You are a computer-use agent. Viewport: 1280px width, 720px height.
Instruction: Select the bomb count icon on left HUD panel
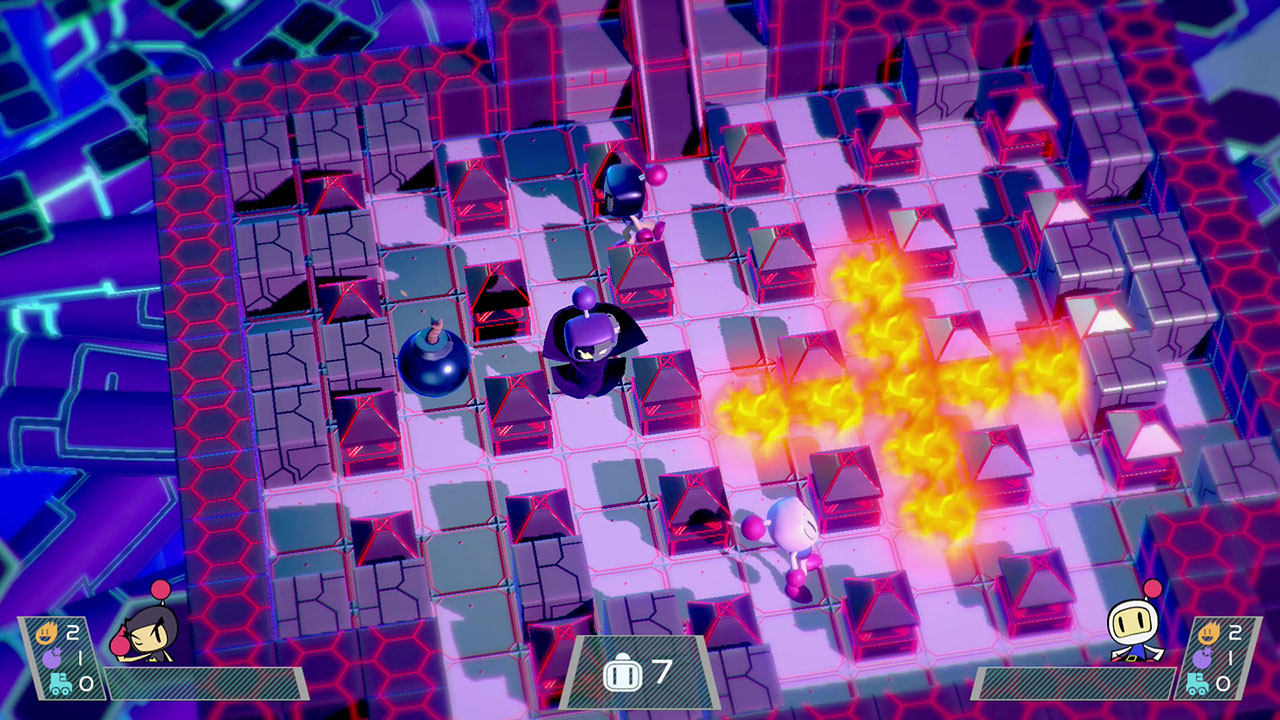pos(53,658)
